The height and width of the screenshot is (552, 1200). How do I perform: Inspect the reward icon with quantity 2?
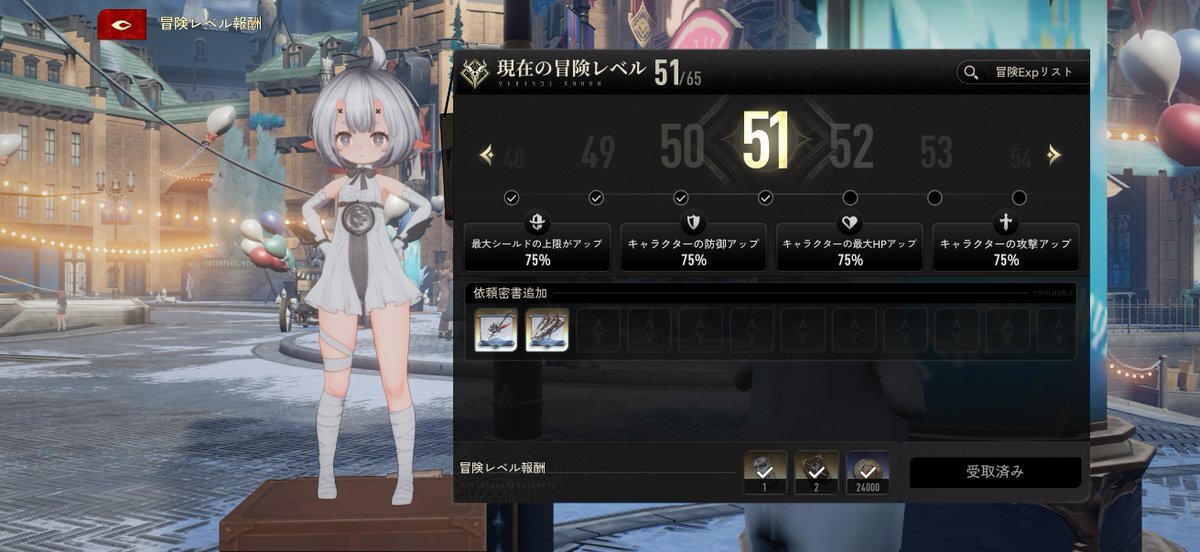click(x=816, y=471)
